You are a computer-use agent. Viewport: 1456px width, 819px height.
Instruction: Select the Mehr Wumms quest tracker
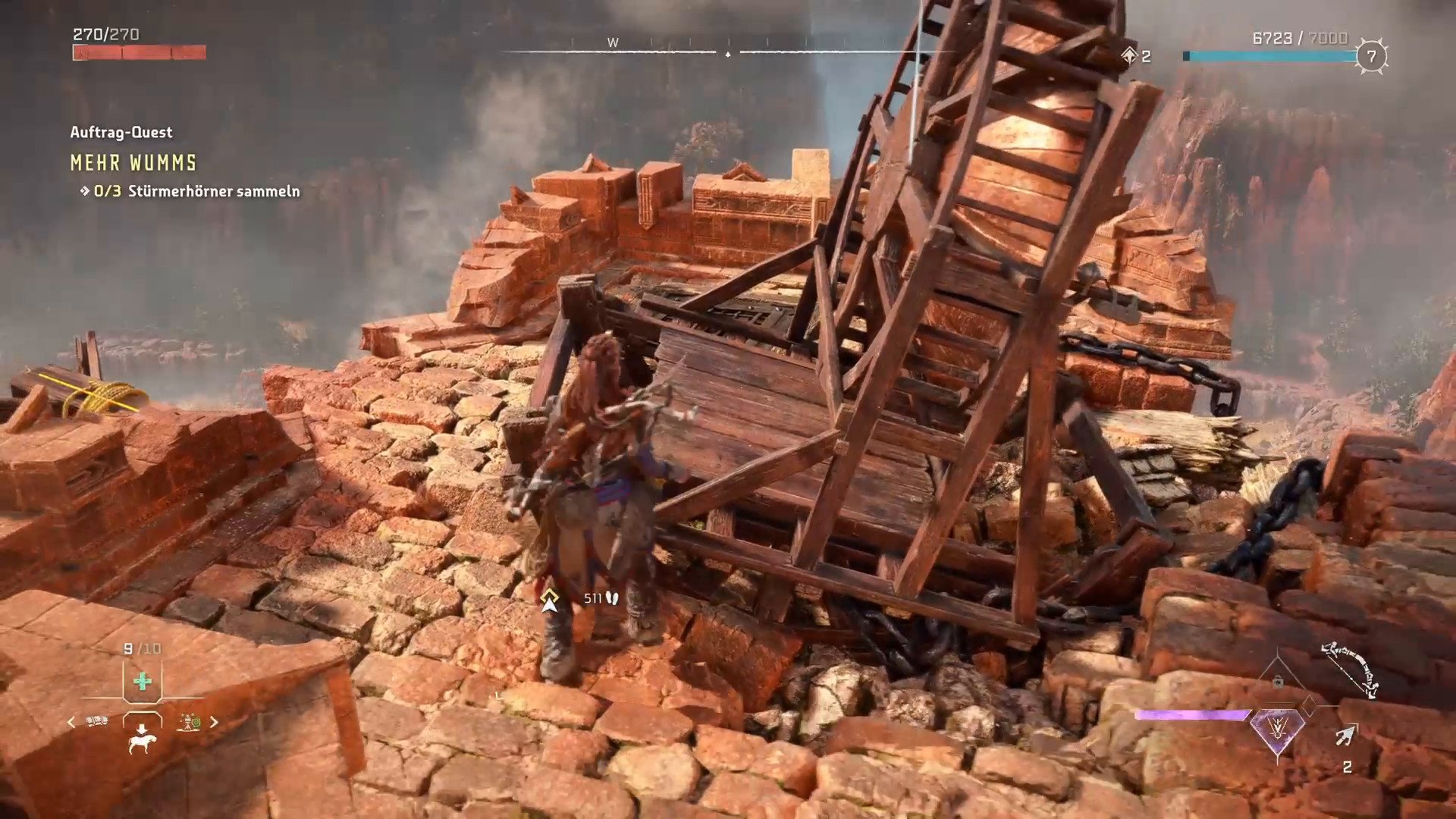(x=133, y=162)
